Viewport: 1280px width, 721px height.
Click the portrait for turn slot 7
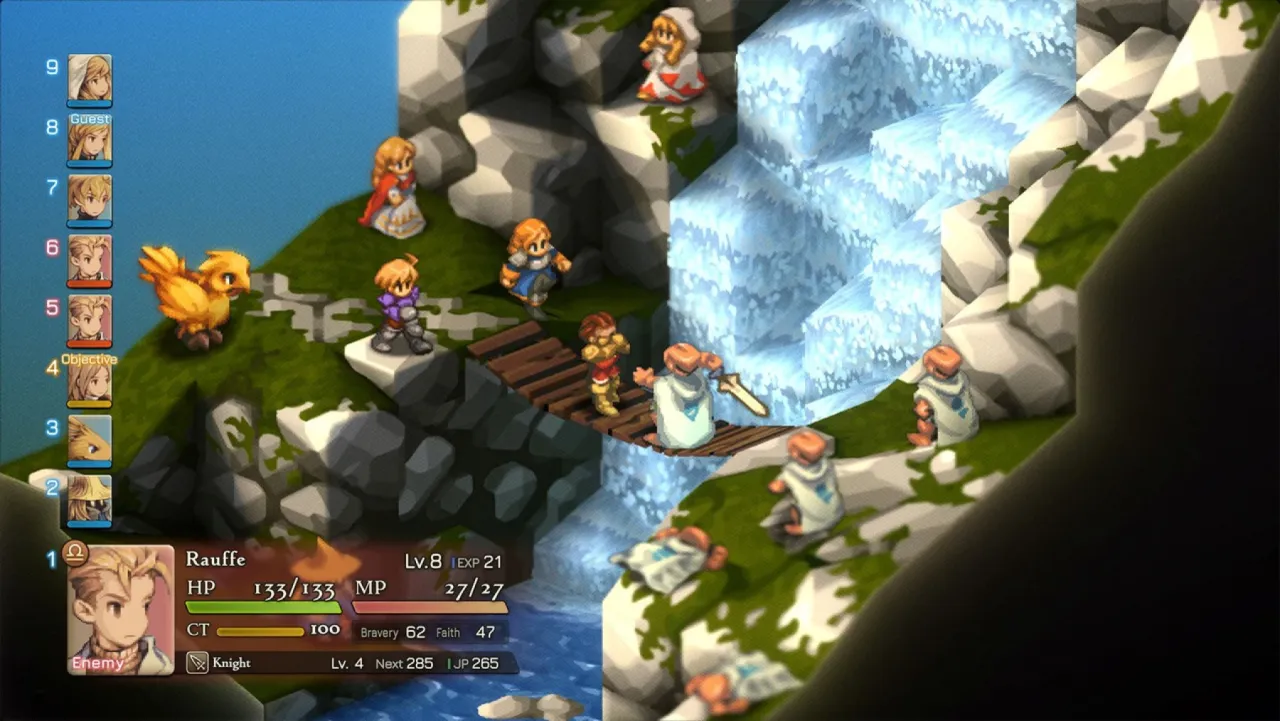point(91,200)
